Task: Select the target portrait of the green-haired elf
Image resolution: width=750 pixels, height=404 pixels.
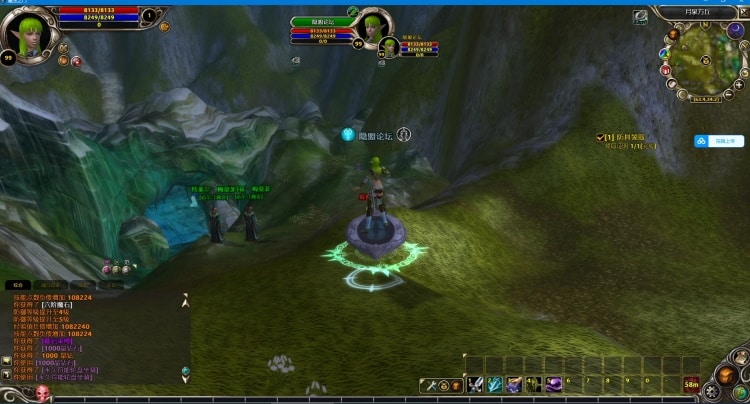Action: [370, 27]
